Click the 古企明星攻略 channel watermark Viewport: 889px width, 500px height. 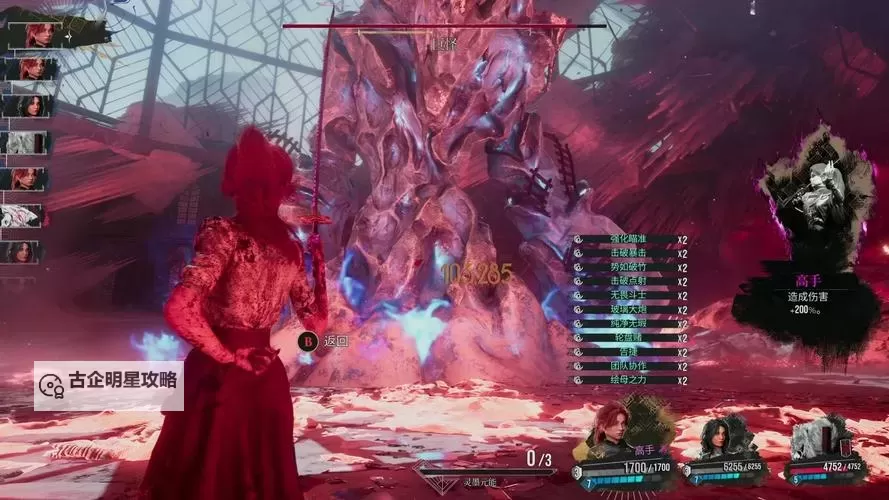point(109,383)
